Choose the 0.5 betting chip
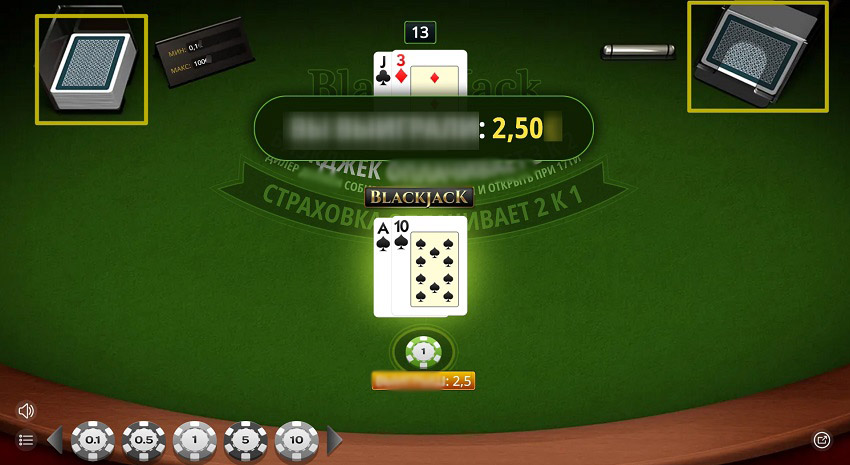 click(144, 440)
